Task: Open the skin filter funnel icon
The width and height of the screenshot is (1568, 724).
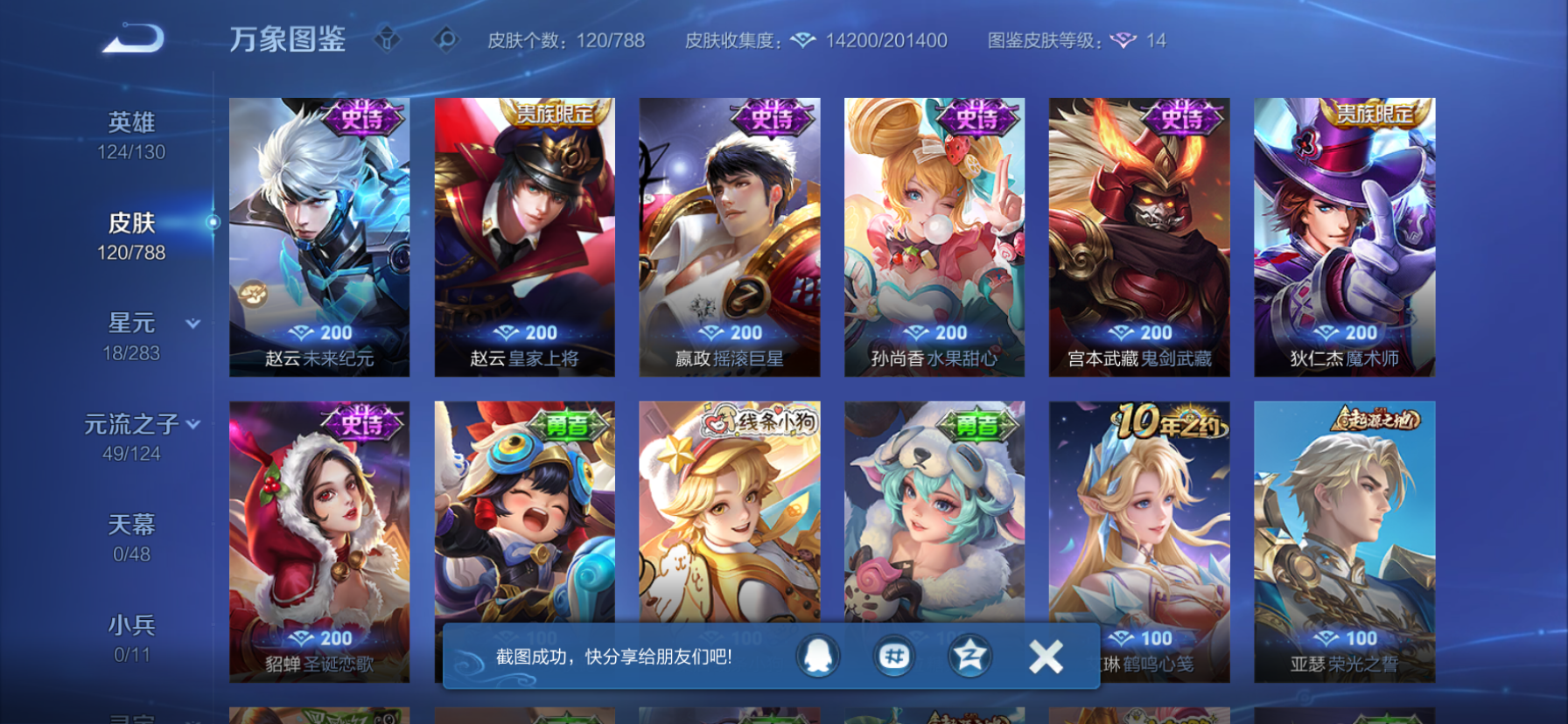Action: [386, 39]
